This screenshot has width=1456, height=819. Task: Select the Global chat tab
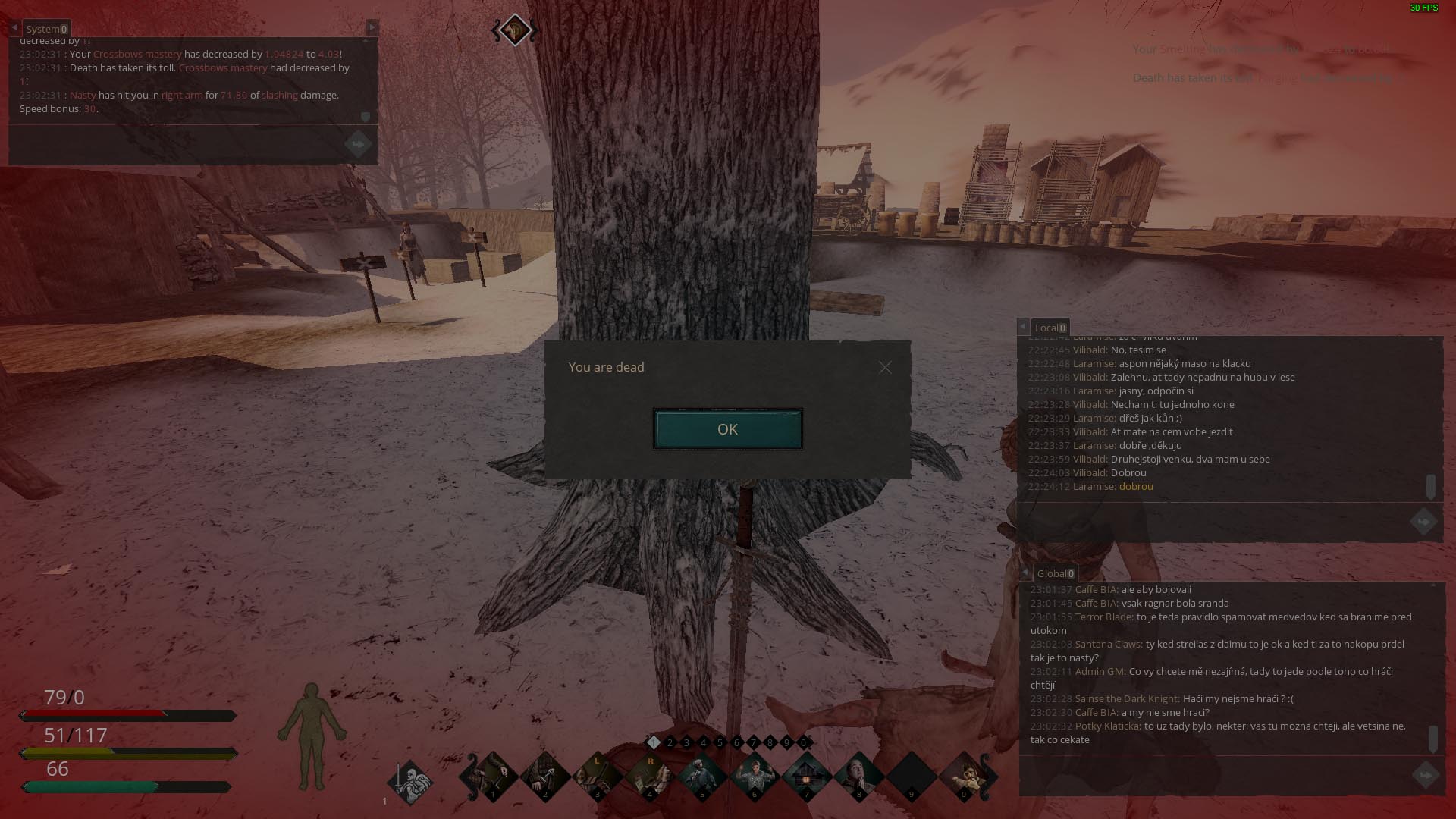(1055, 573)
